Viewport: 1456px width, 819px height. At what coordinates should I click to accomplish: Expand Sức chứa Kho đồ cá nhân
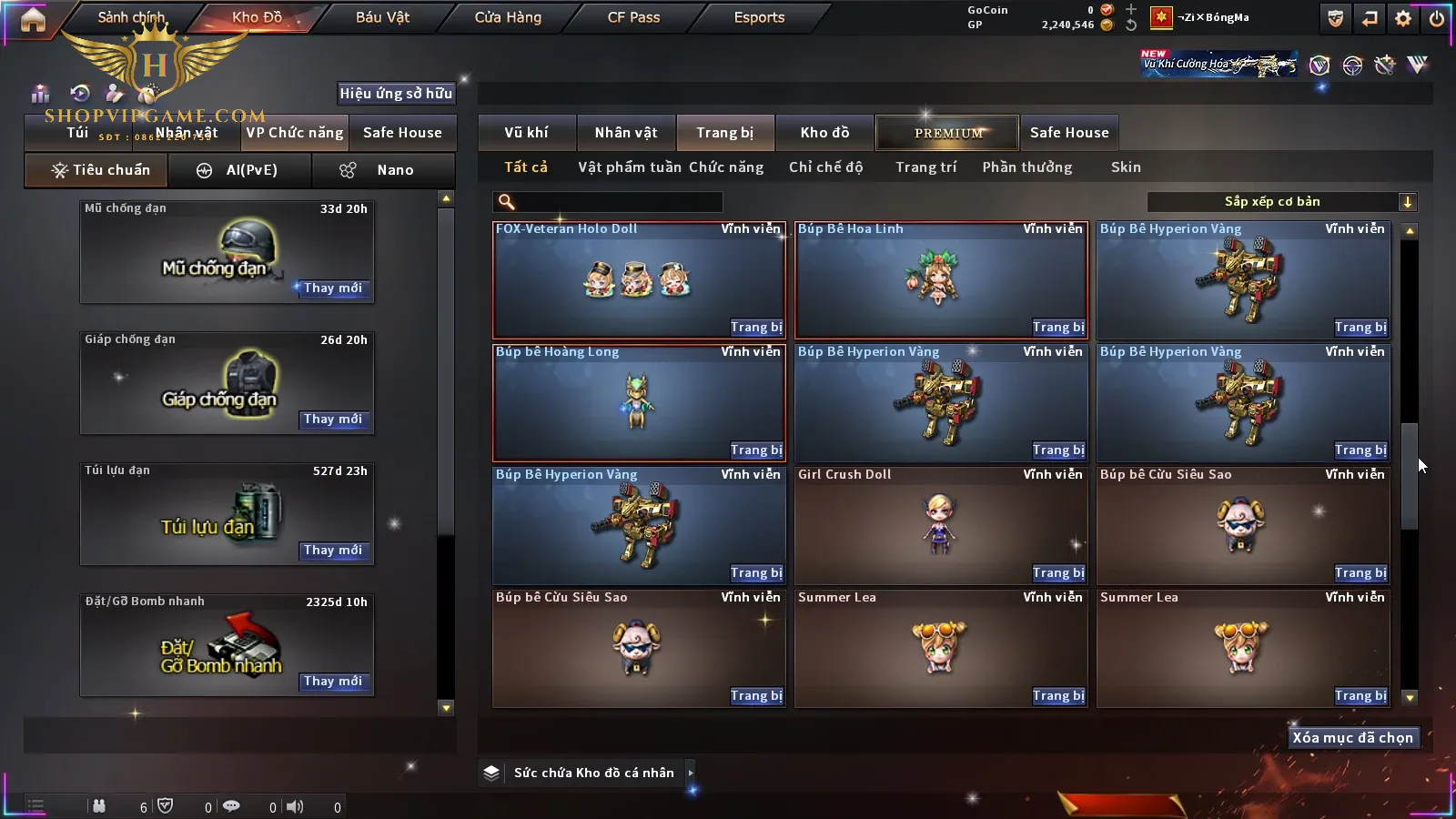(690, 773)
